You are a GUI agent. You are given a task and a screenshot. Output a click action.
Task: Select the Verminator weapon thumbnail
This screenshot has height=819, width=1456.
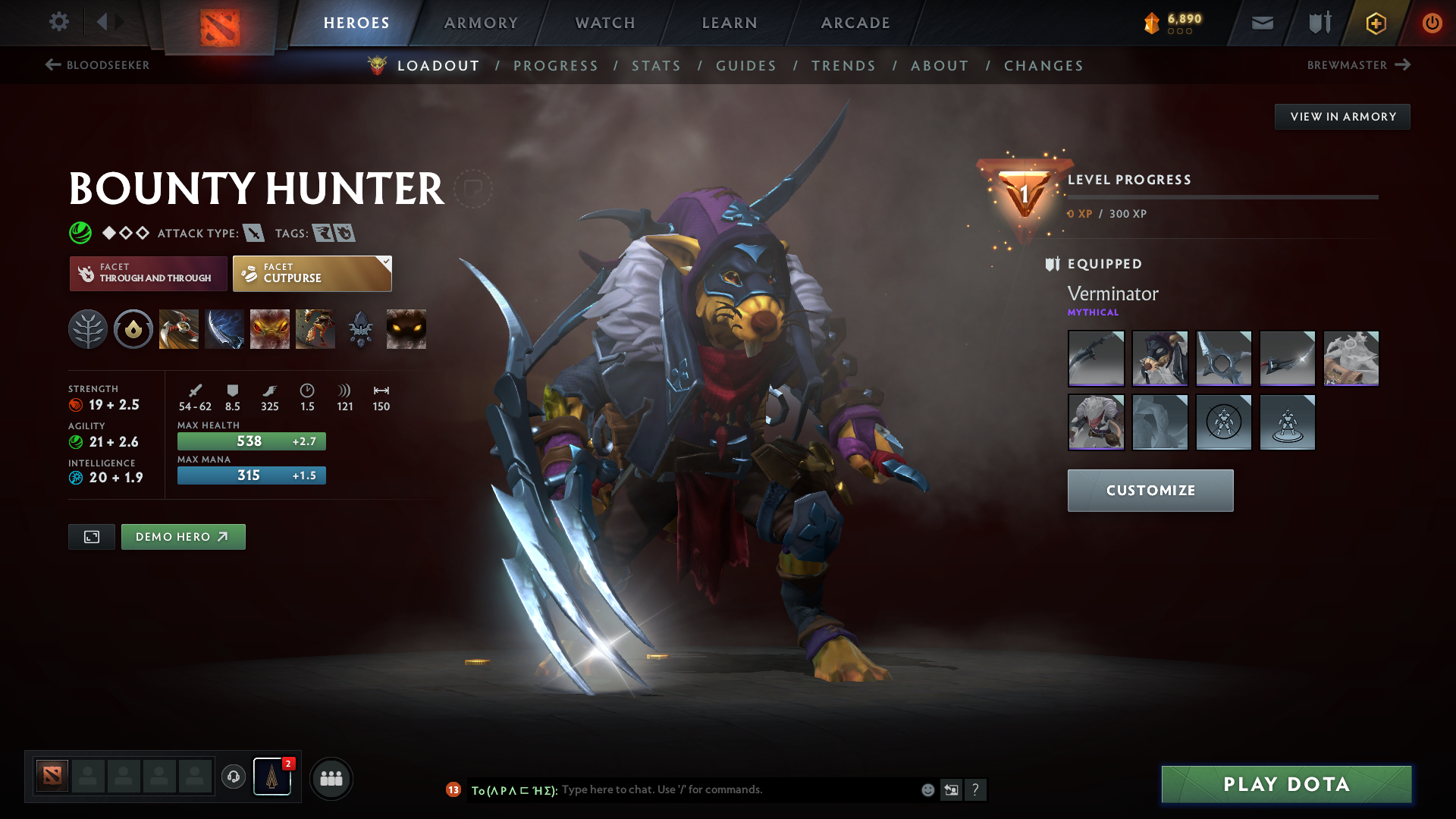coord(1096,359)
